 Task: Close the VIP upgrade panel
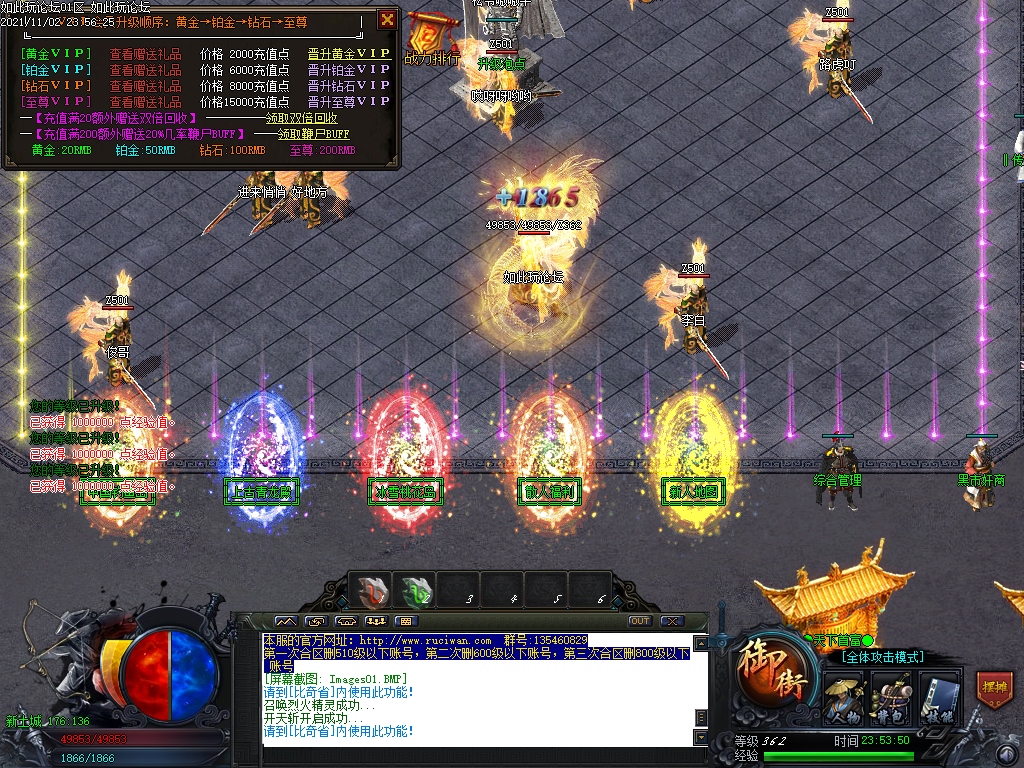(x=387, y=19)
